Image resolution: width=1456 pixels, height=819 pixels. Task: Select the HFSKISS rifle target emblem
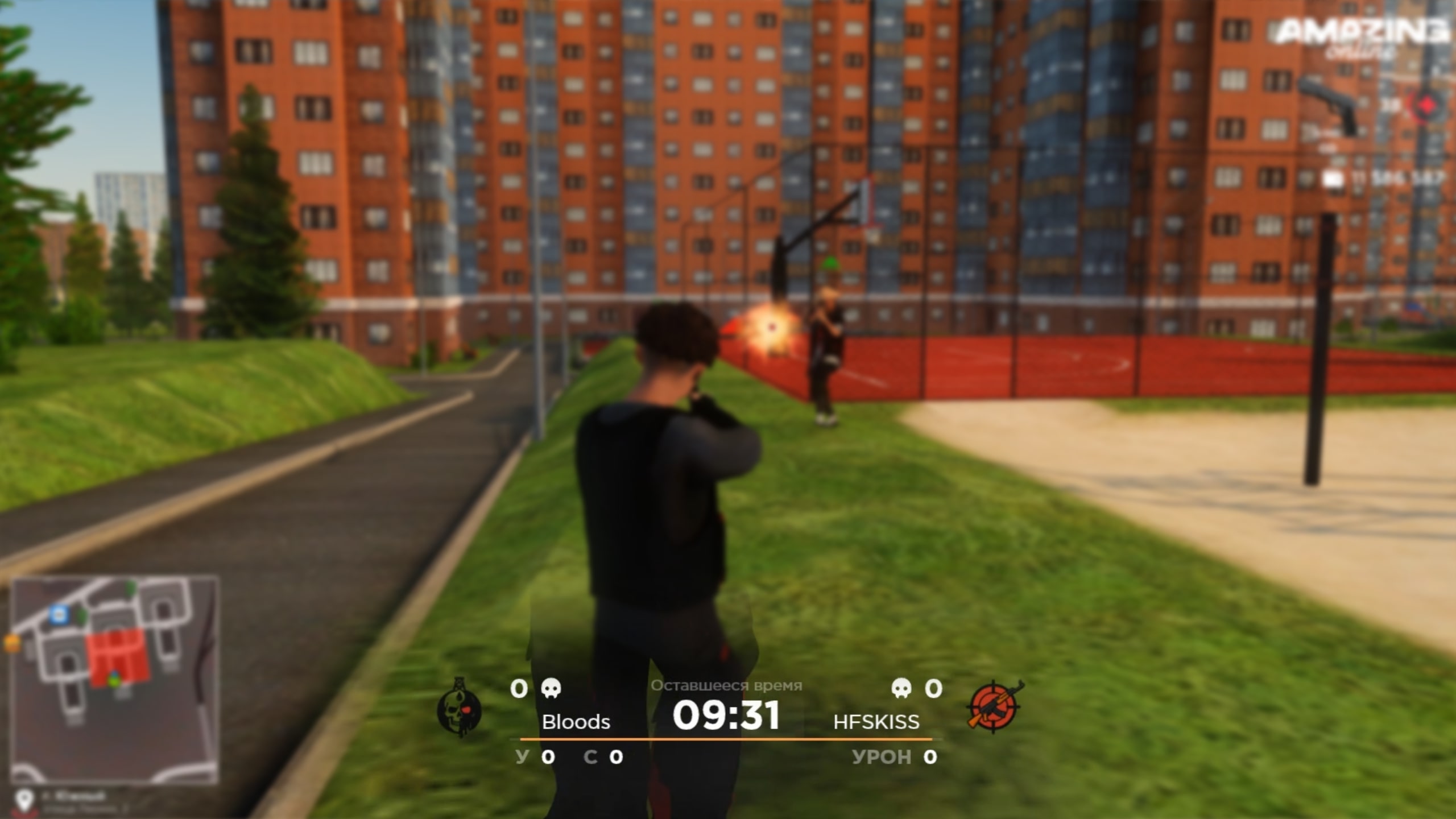(994, 705)
